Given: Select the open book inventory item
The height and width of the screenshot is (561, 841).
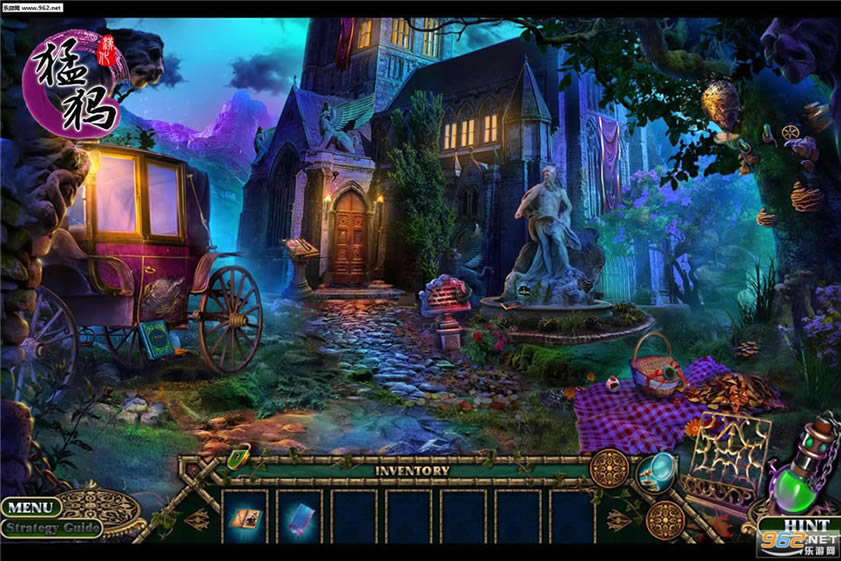Looking at the screenshot, I should [244, 516].
